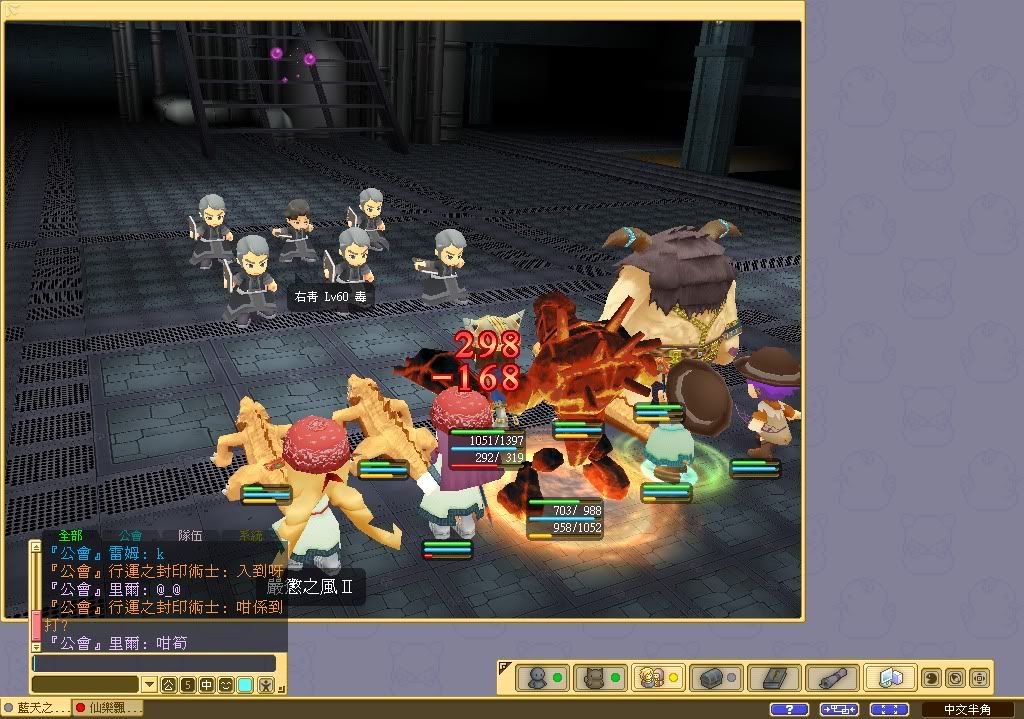Open the character status menu button
Image resolution: width=1024 pixels, height=719 pixels.
[x=543, y=678]
